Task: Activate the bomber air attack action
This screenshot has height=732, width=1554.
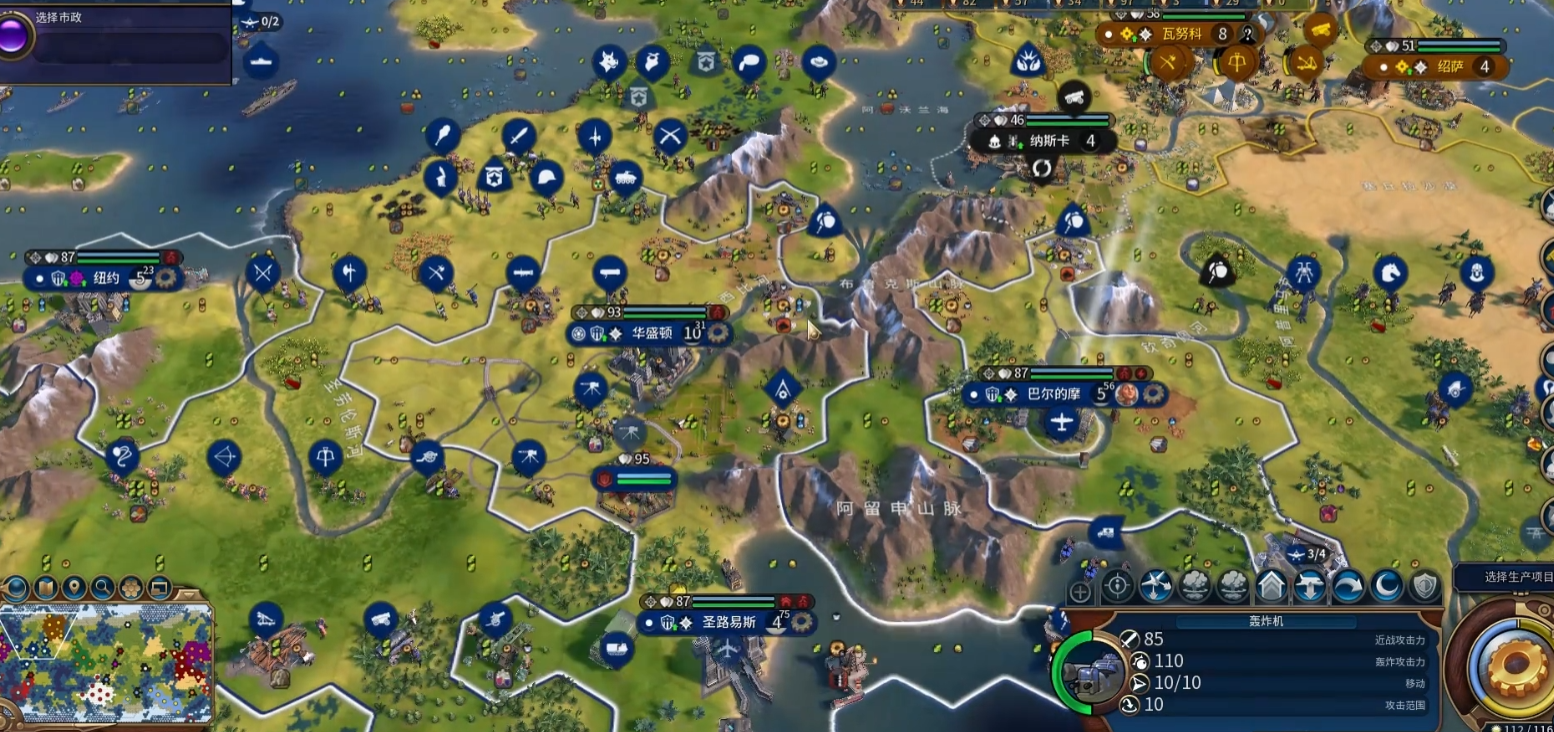Action: pyautogui.click(x=1155, y=586)
